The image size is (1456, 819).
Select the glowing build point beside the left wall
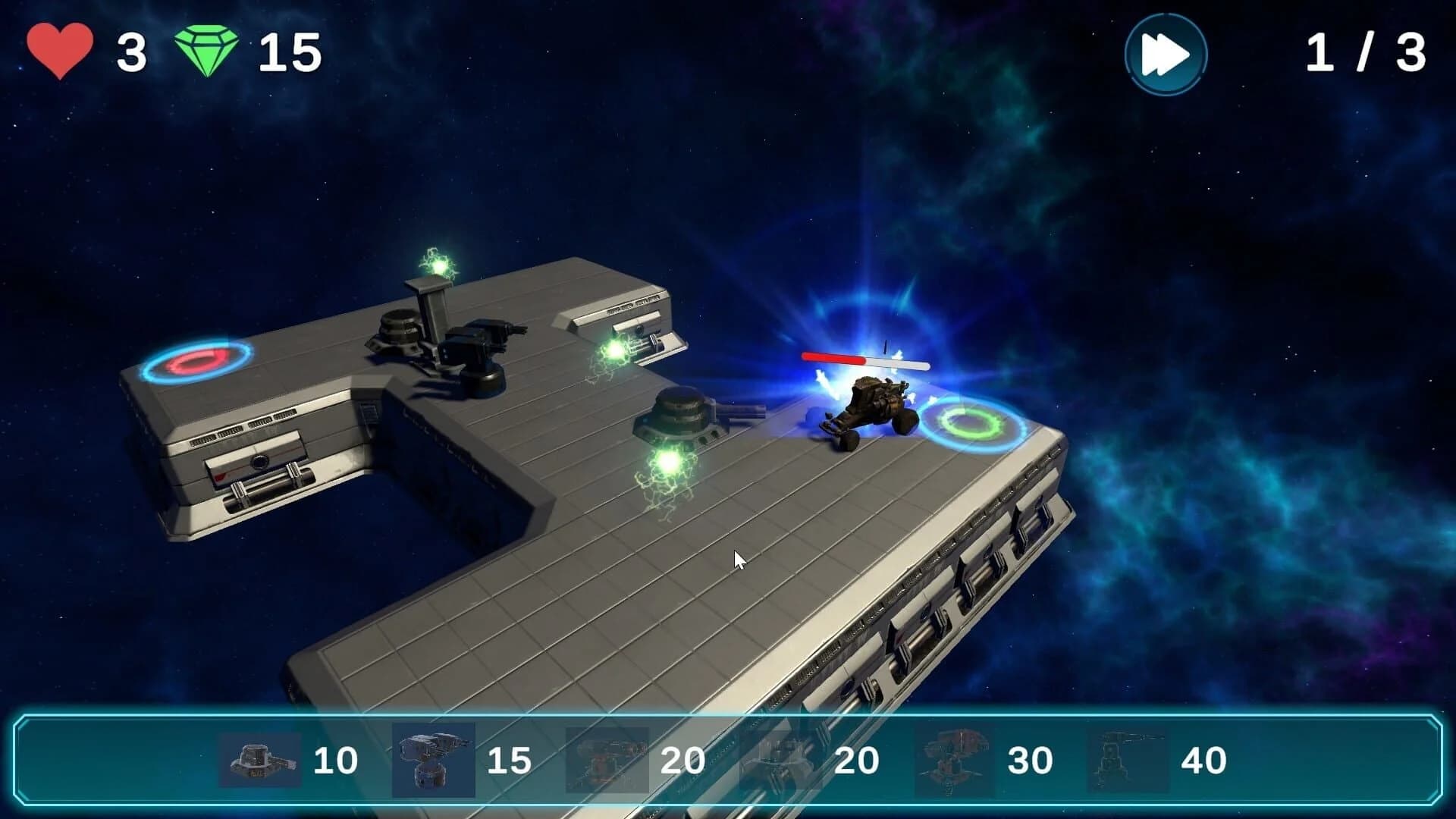(613, 349)
